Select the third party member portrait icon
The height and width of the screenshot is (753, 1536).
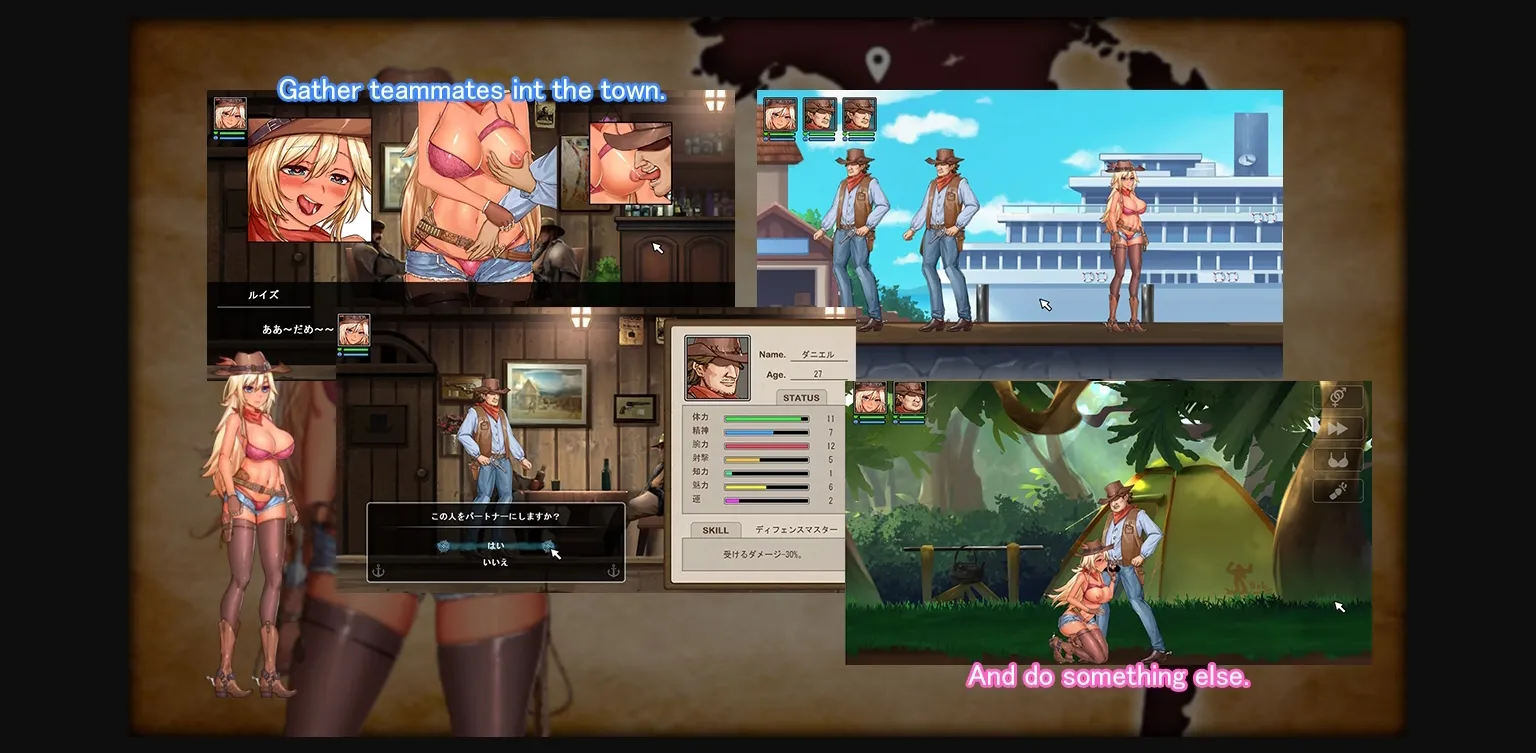click(x=860, y=112)
